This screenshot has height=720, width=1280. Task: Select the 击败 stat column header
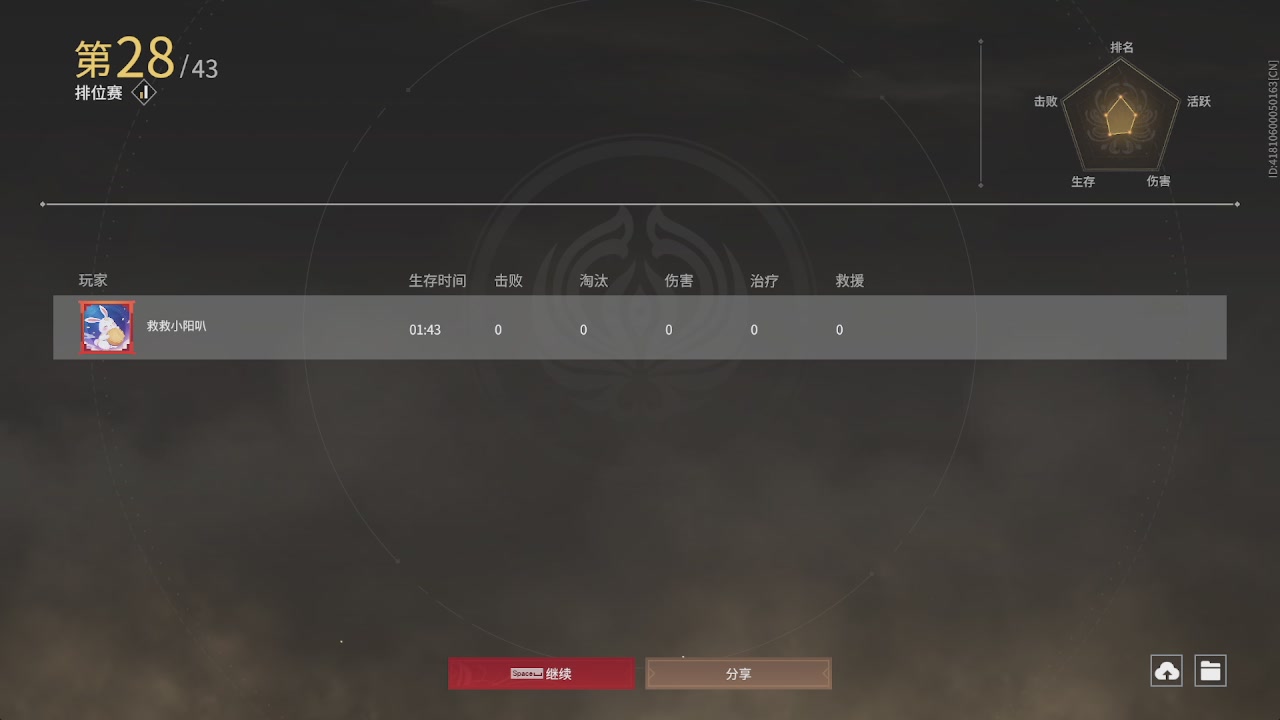click(508, 280)
